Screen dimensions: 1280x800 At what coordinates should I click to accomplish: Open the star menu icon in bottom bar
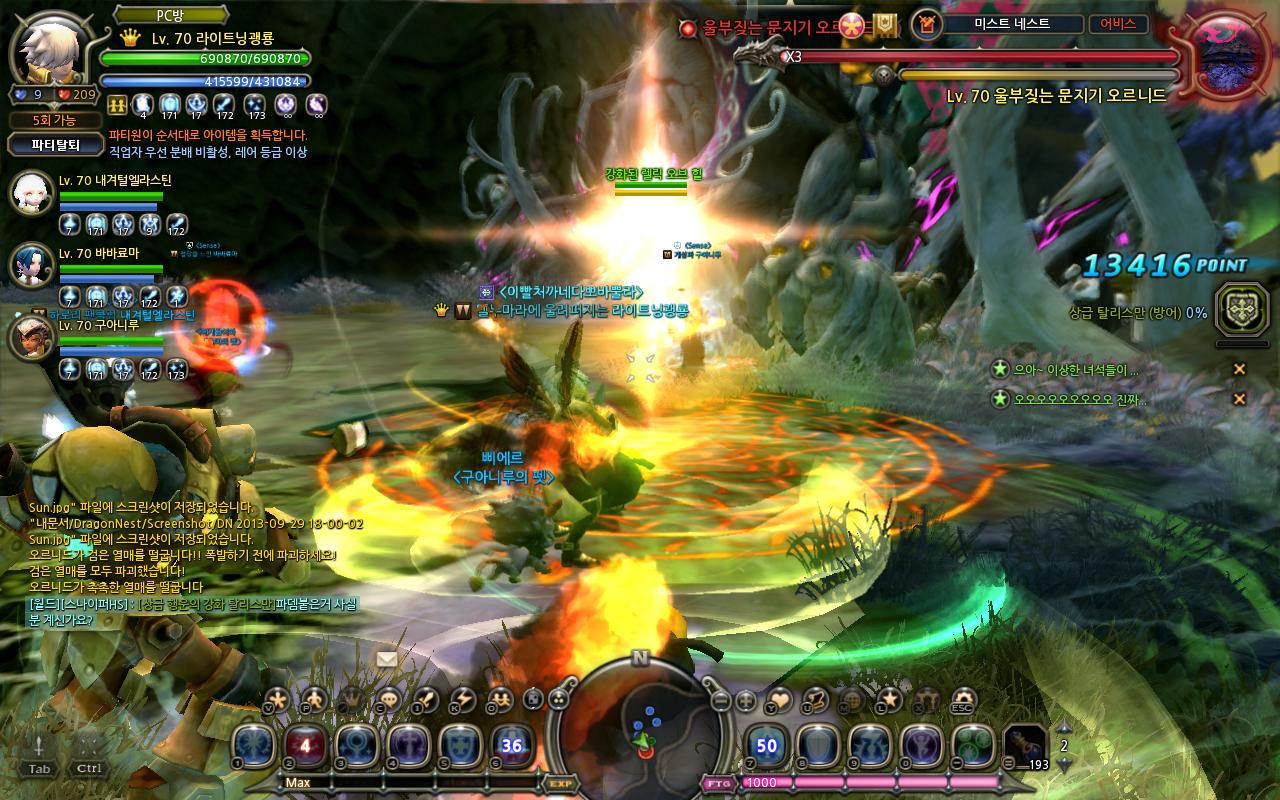click(889, 701)
